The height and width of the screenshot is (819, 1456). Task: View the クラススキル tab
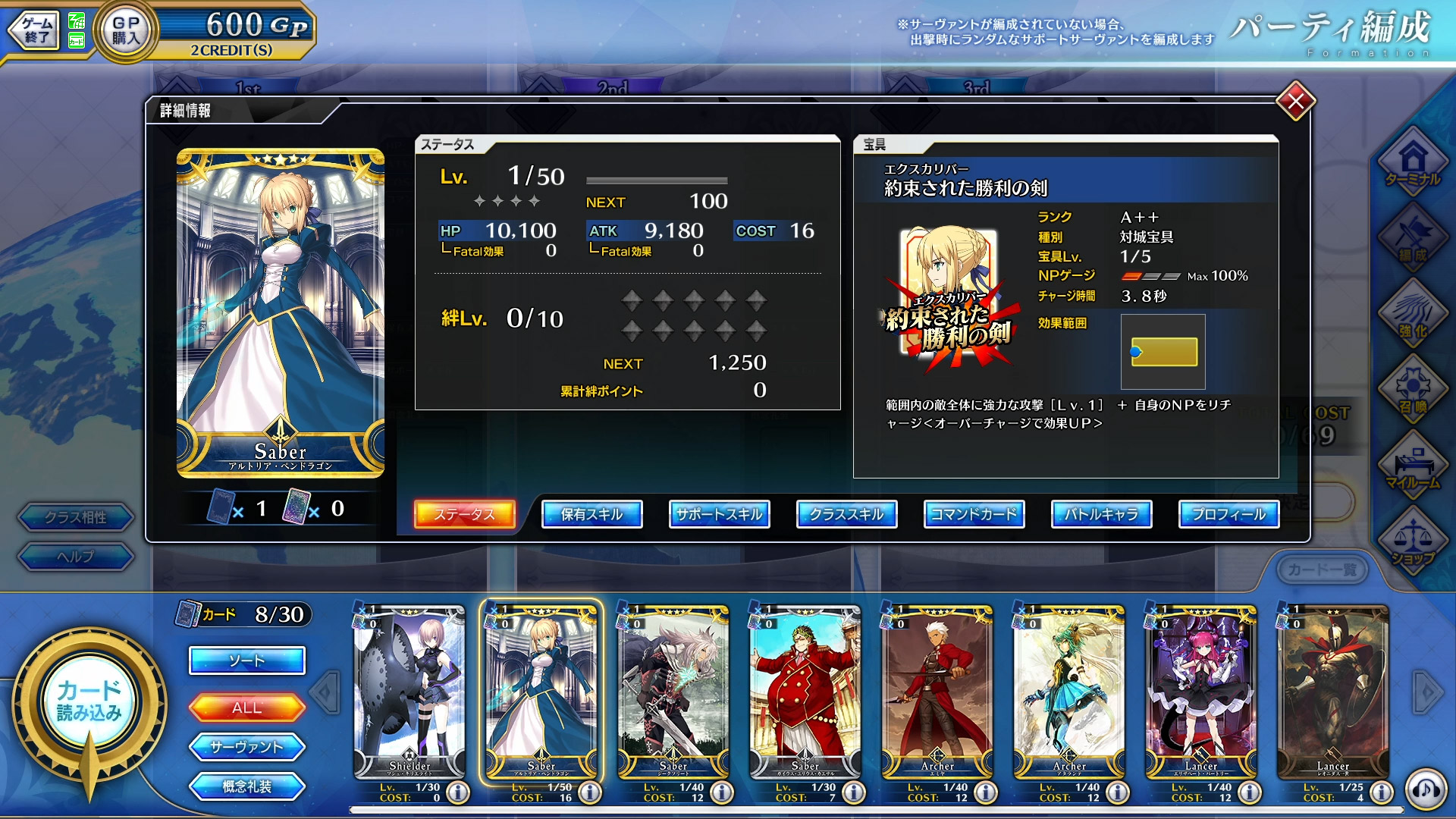pos(846,514)
